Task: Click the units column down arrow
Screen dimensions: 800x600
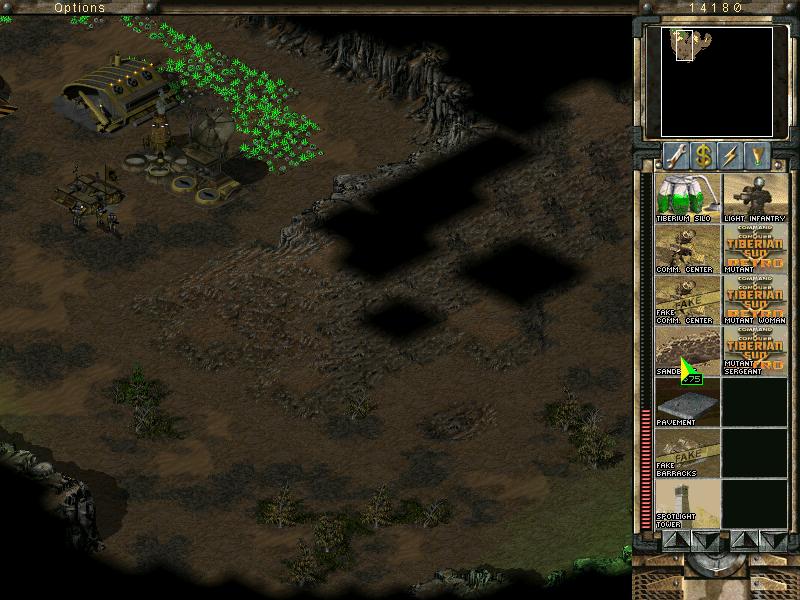Action: [772, 540]
